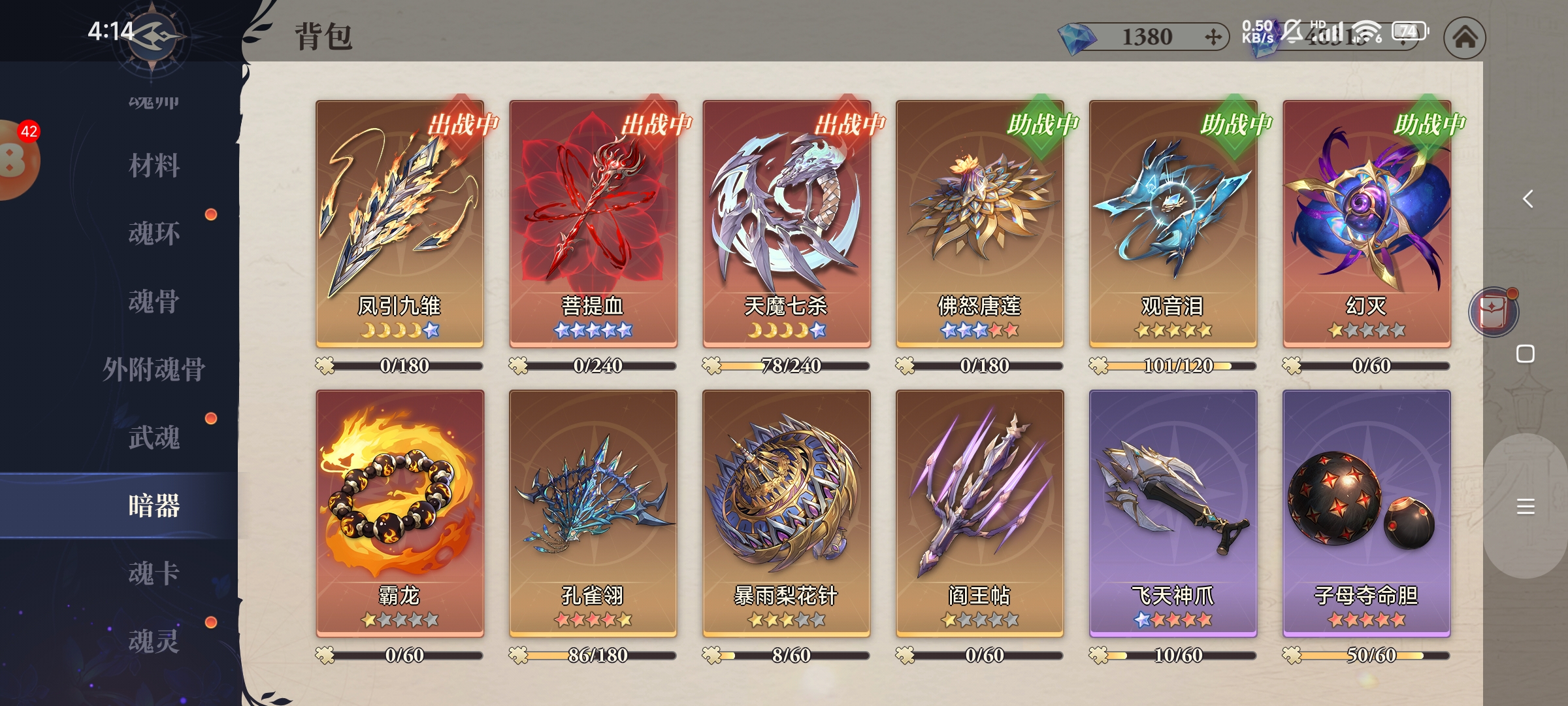This screenshot has width=1568, height=706.
Task: Choose the 孔雀翎 weapon card
Action: point(593,513)
